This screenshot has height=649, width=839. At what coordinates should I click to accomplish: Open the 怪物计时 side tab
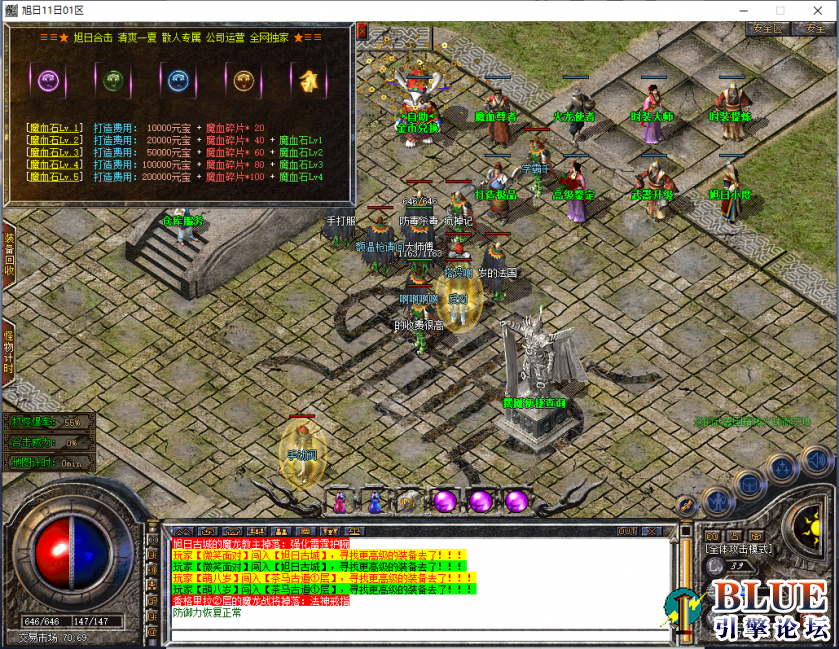point(8,351)
